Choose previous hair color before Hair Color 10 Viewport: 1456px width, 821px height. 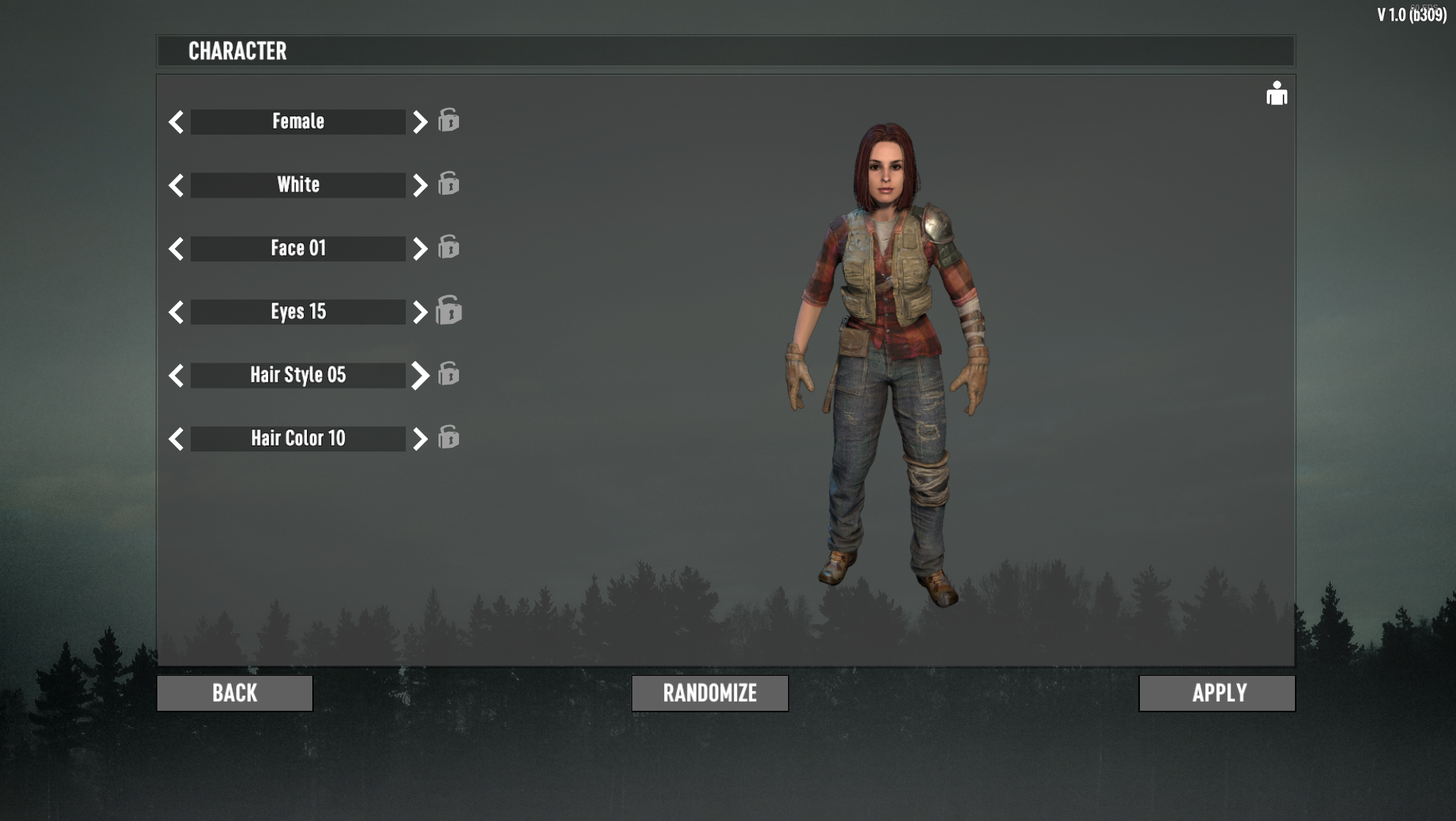[176, 439]
